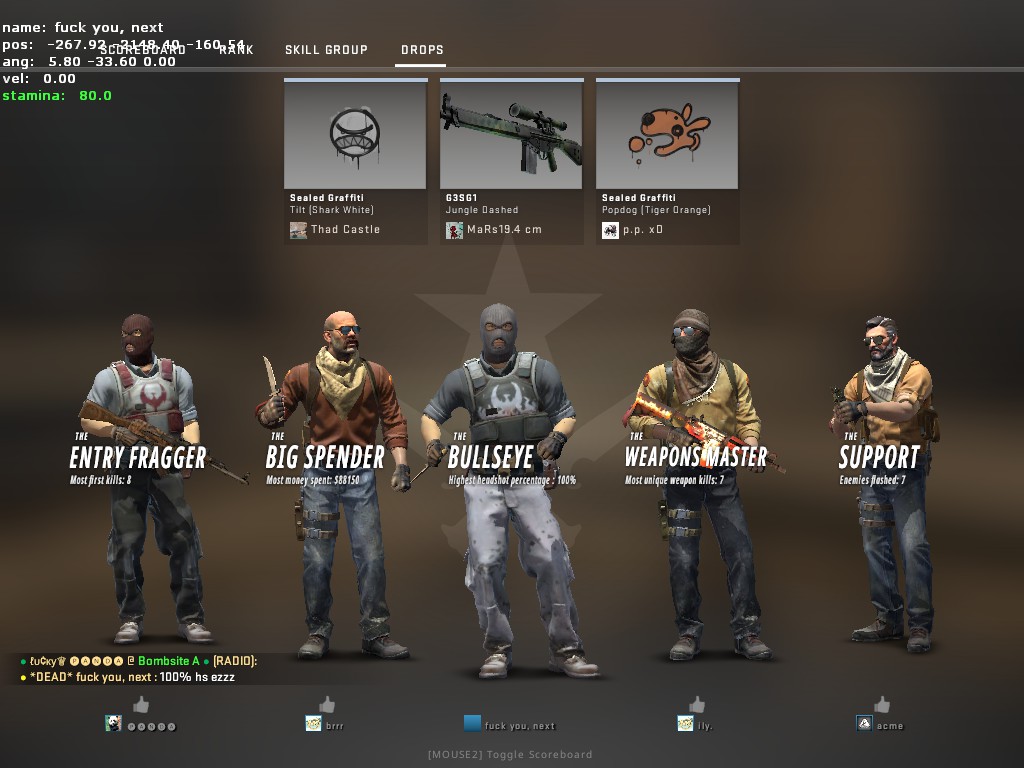The image size is (1024, 768).
Task: Open the Rank tab
Action: coord(236,50)
